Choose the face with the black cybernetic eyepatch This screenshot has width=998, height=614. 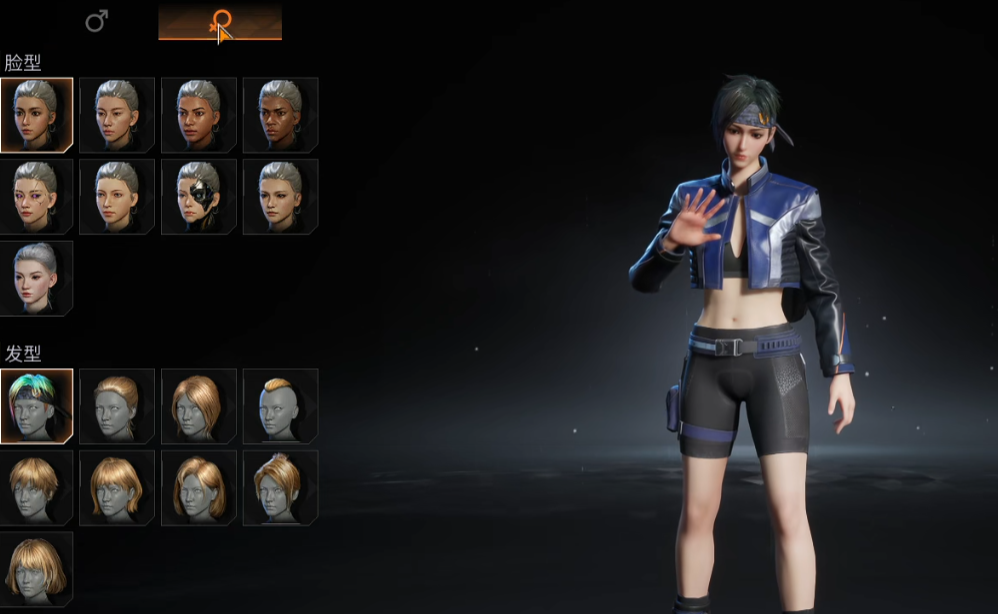click(199, 196)
